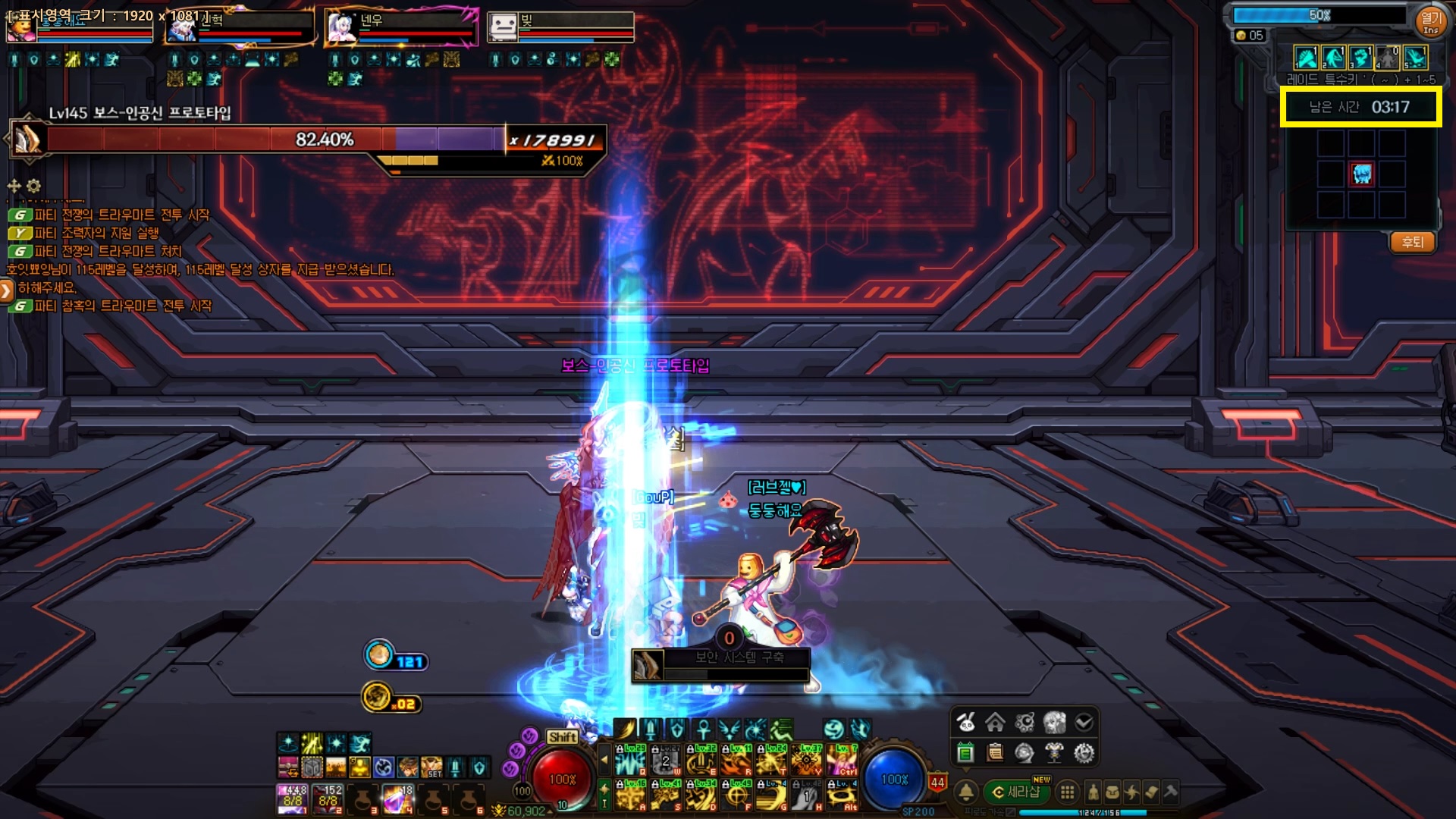This screenshot has height=819, width=1456.
Task: Open the green 세라샵 cash shop
Action: [x=1016, y=792]
